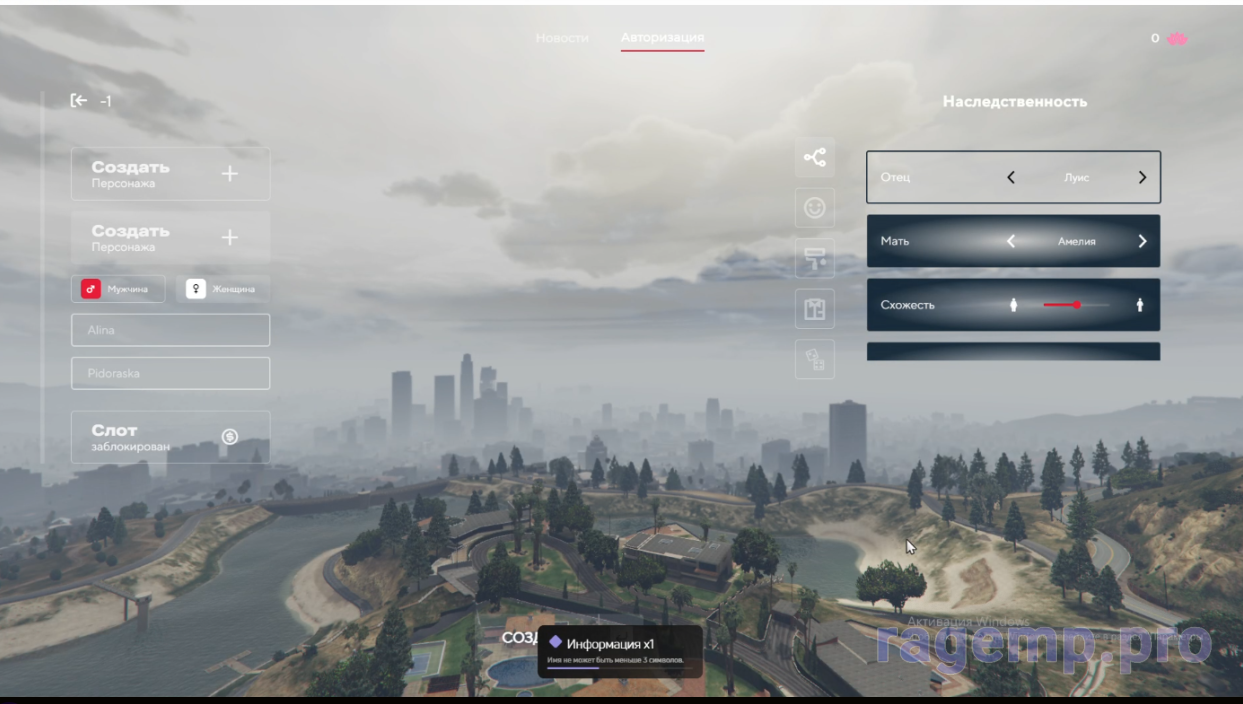Select the previous mother with left arrow

(x=1011, y=241)
